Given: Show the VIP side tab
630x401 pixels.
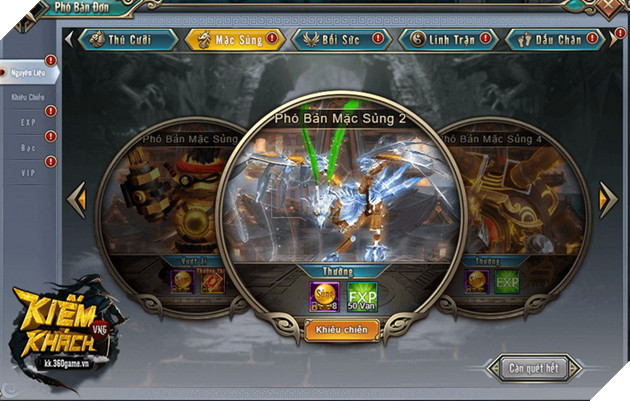Looking at the screenshot, I should (27, 172).
